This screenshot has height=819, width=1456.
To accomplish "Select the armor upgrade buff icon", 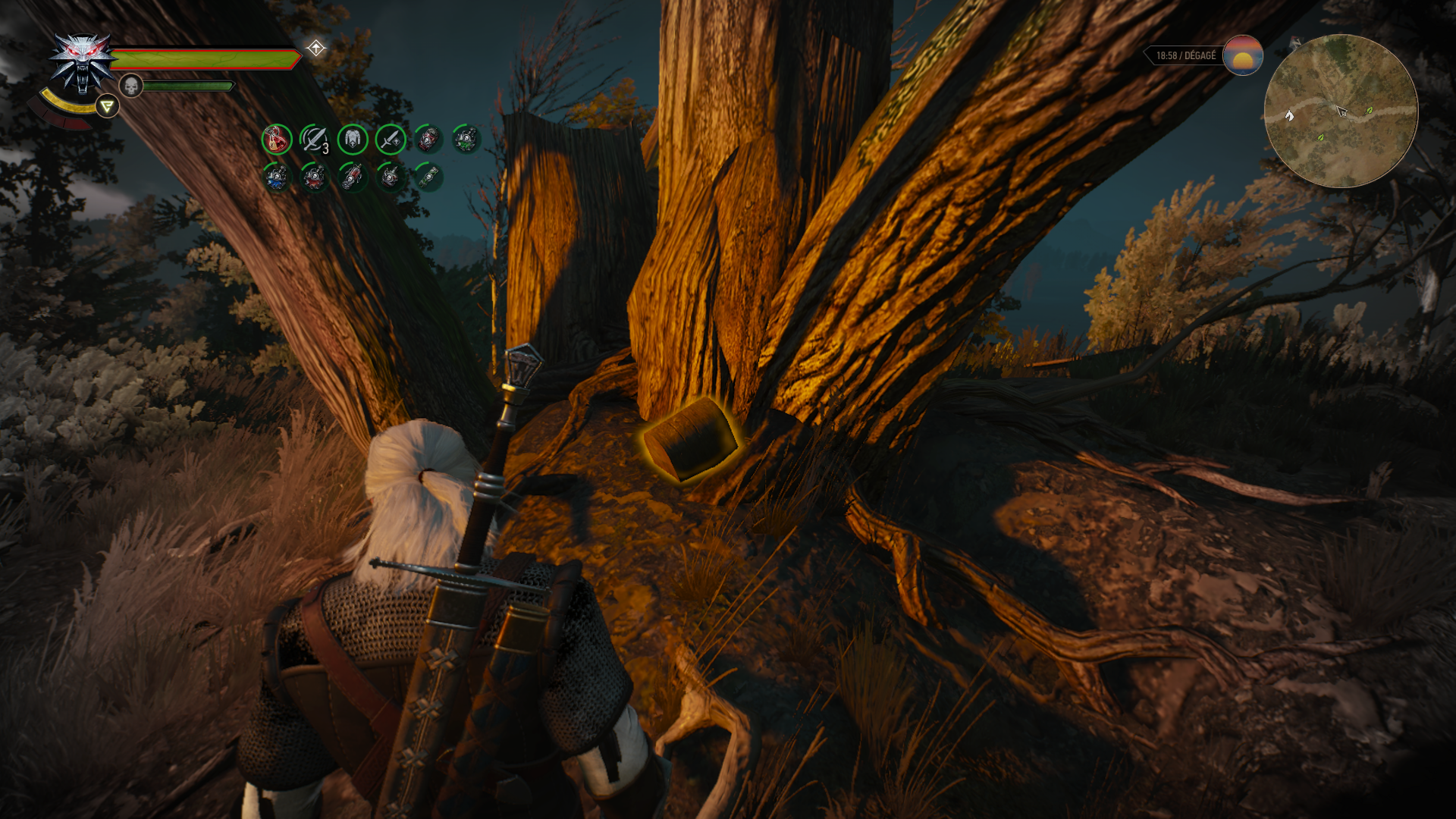I will 353,140.
